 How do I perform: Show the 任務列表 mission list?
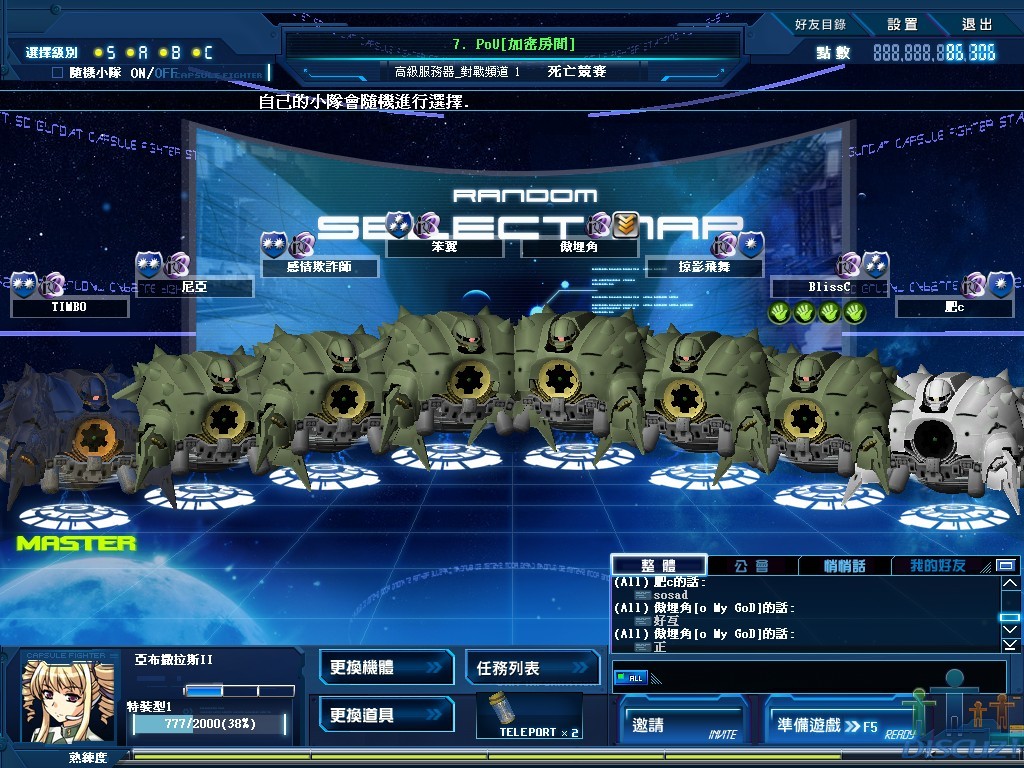coord(531,667)
